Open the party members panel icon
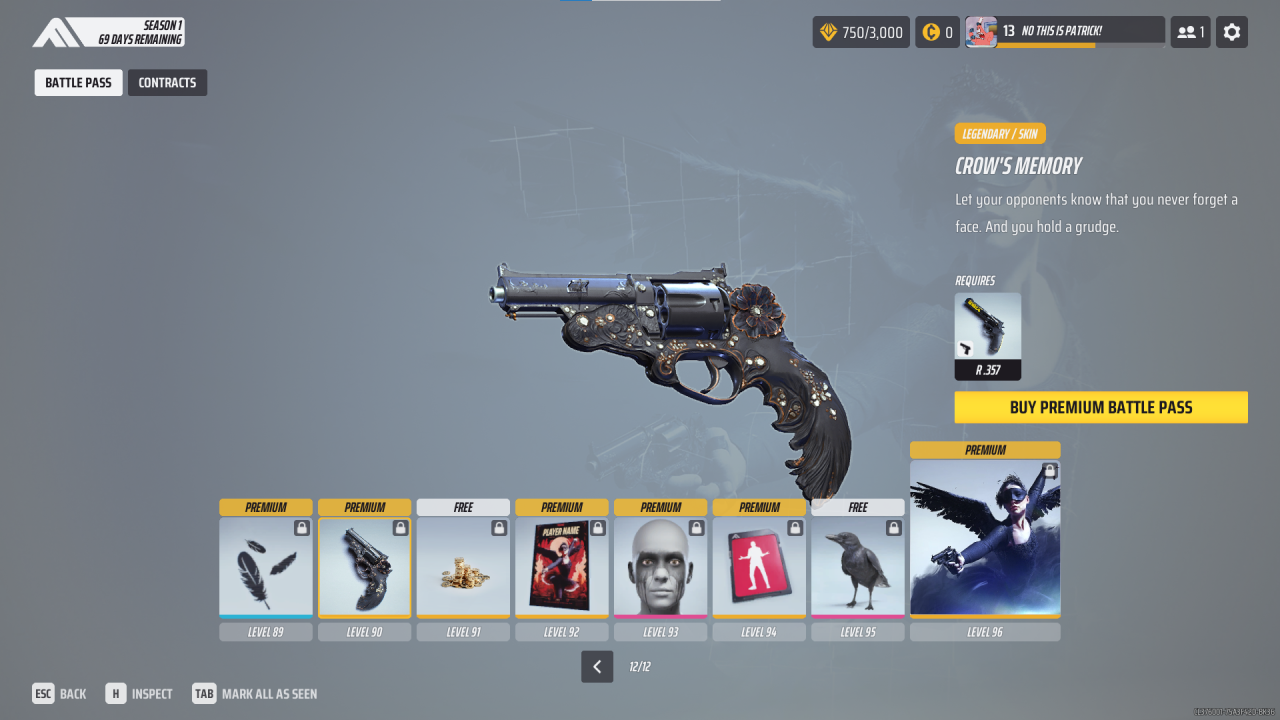 tap(1189, 31)
